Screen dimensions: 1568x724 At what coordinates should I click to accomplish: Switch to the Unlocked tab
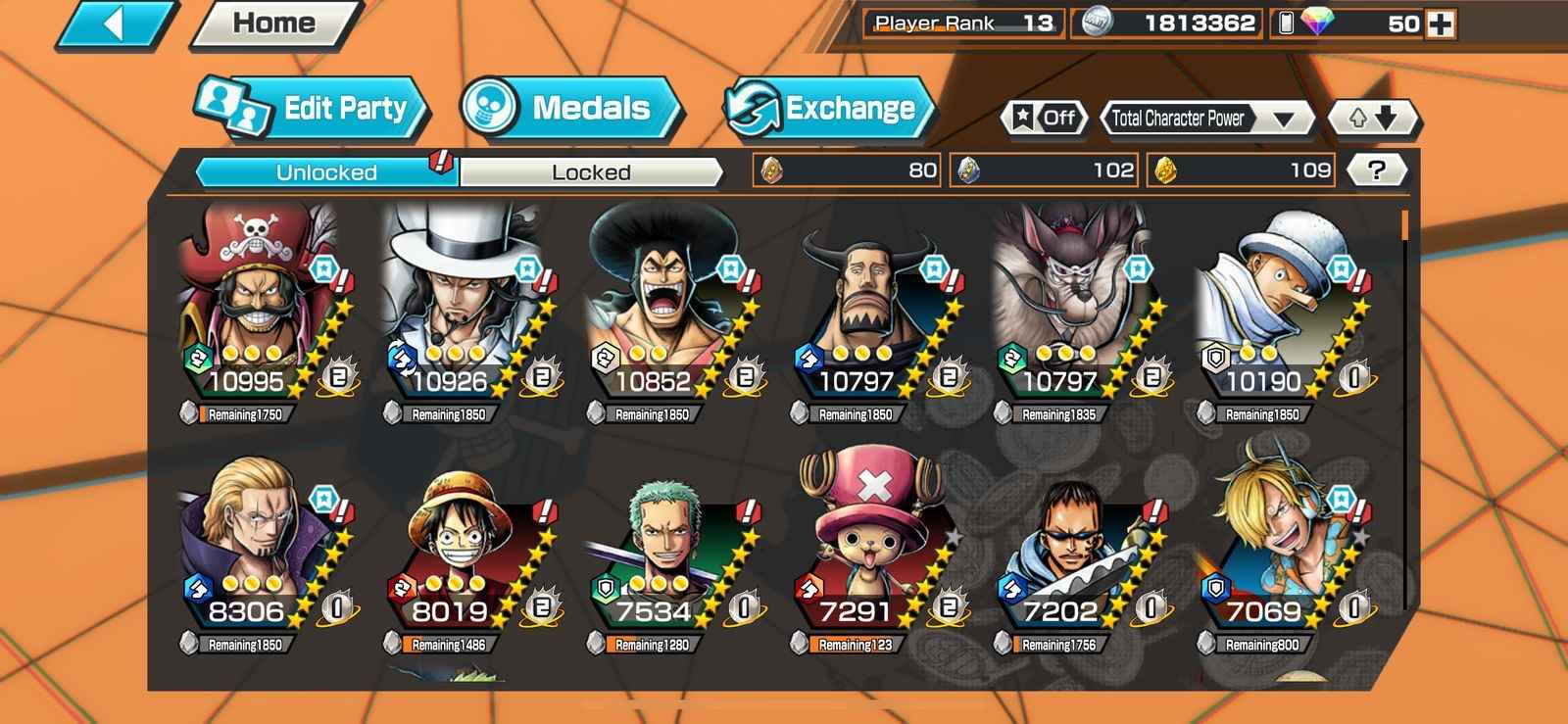(323, 170)
